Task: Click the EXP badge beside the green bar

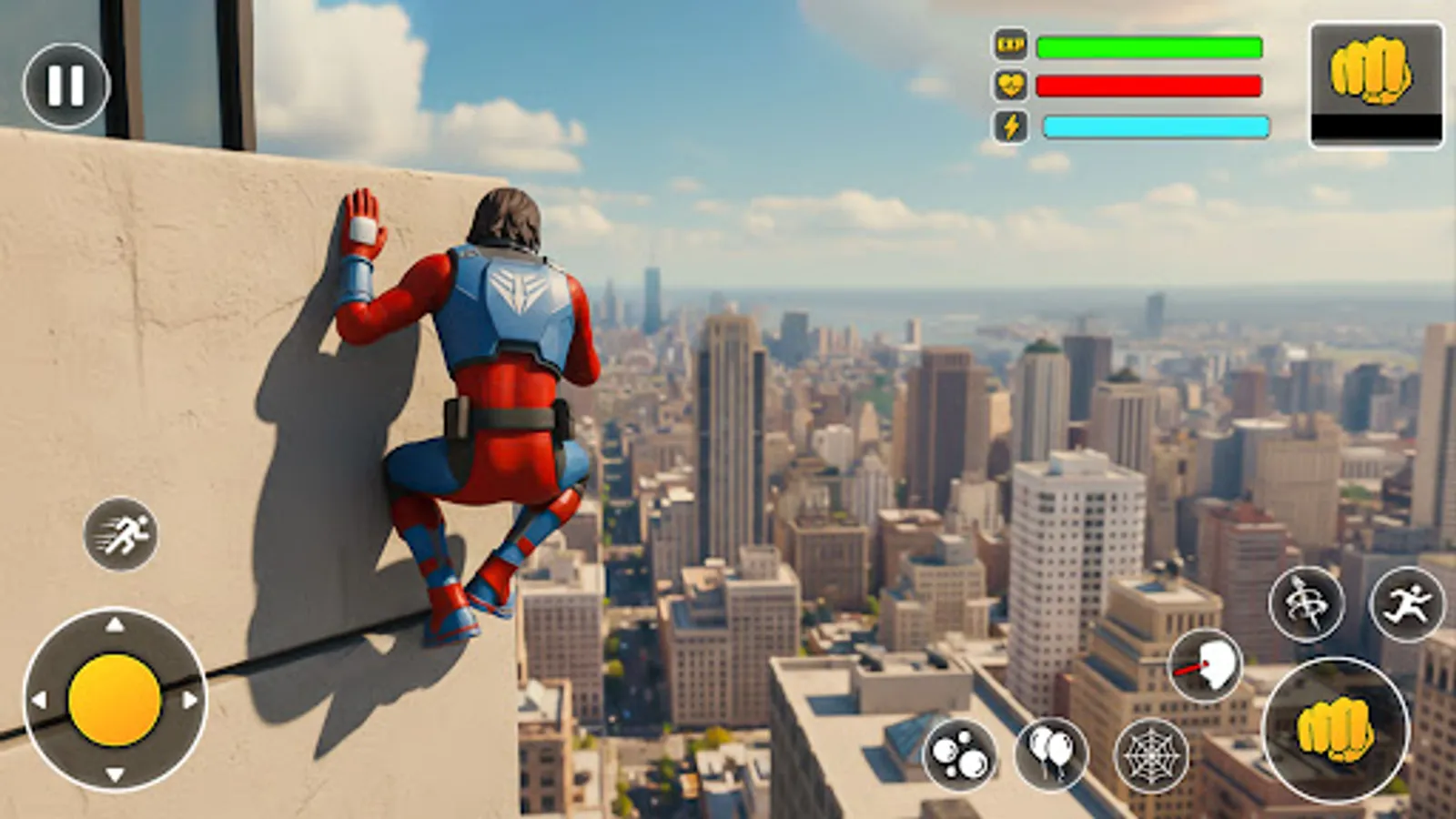Action: coord(1013,44)
